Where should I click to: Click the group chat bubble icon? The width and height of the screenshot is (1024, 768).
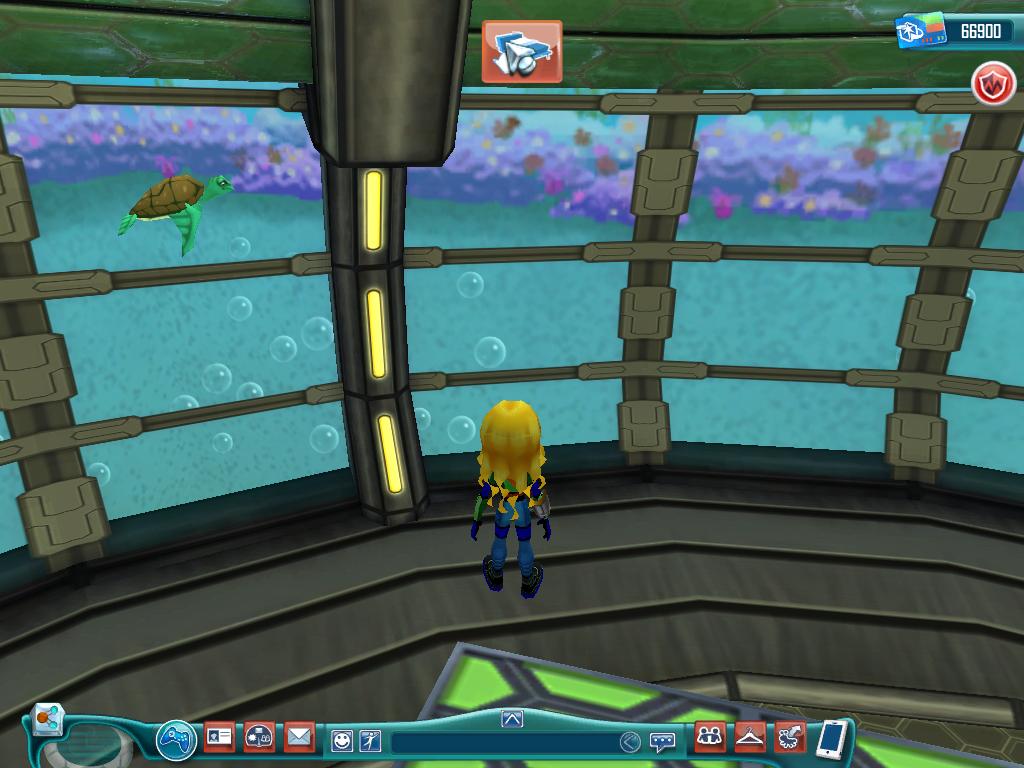(x=259, y=738)
